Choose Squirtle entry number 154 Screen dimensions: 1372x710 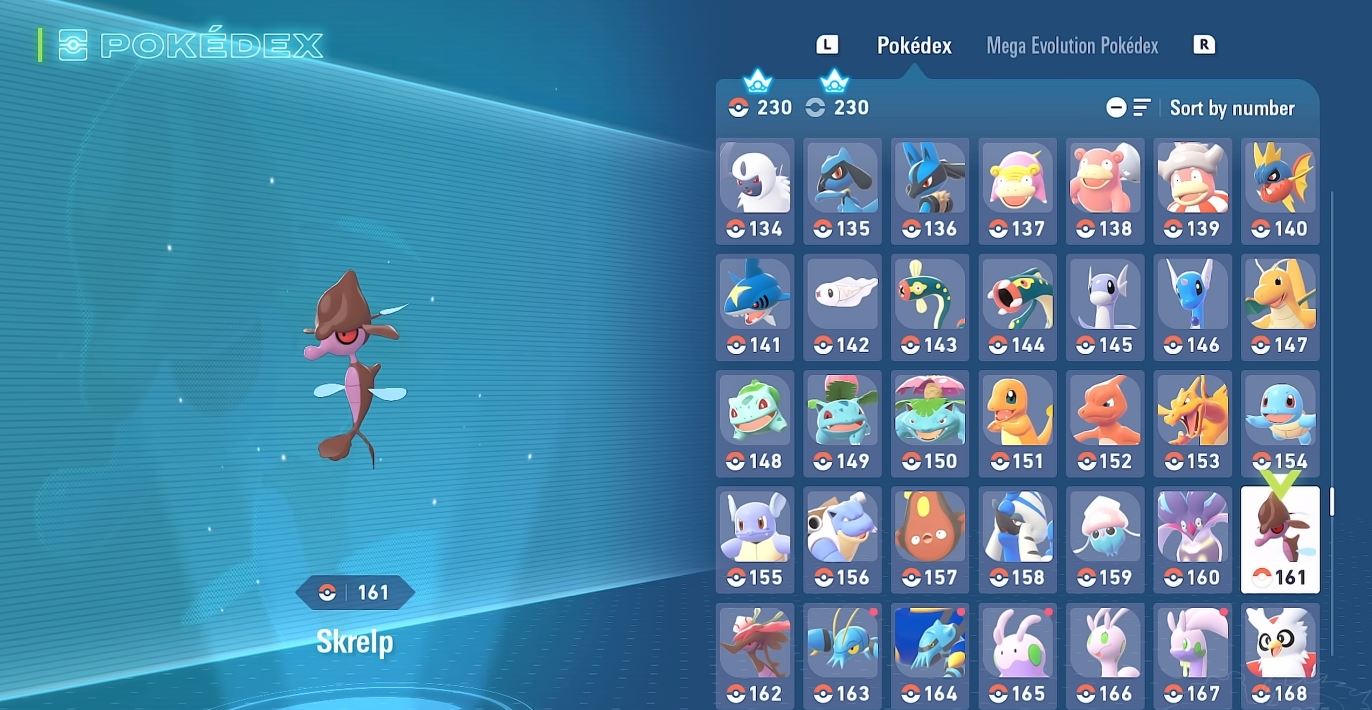tap(1280, 423)
